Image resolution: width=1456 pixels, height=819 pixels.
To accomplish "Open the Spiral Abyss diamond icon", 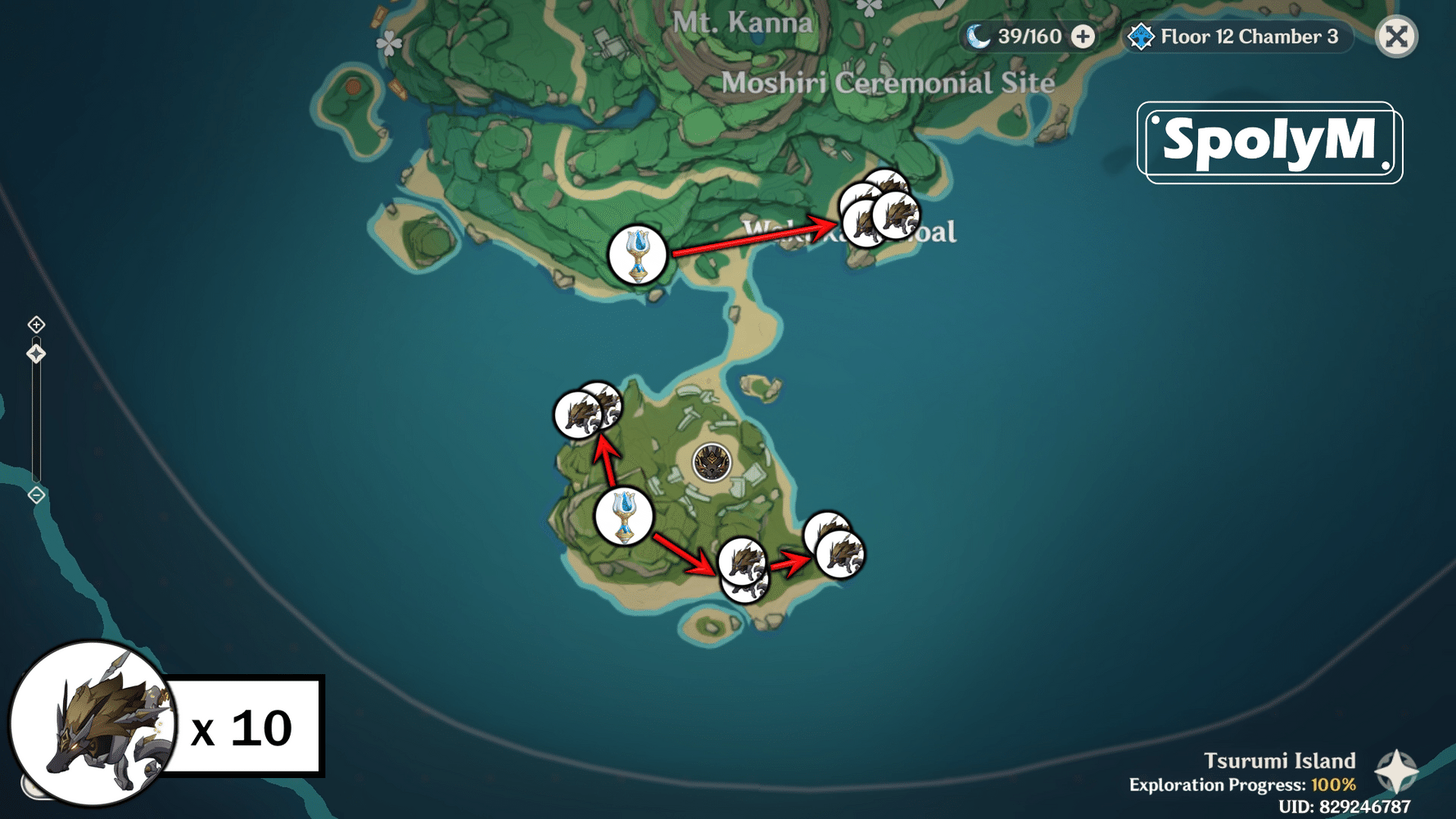I will (1139, 36).
